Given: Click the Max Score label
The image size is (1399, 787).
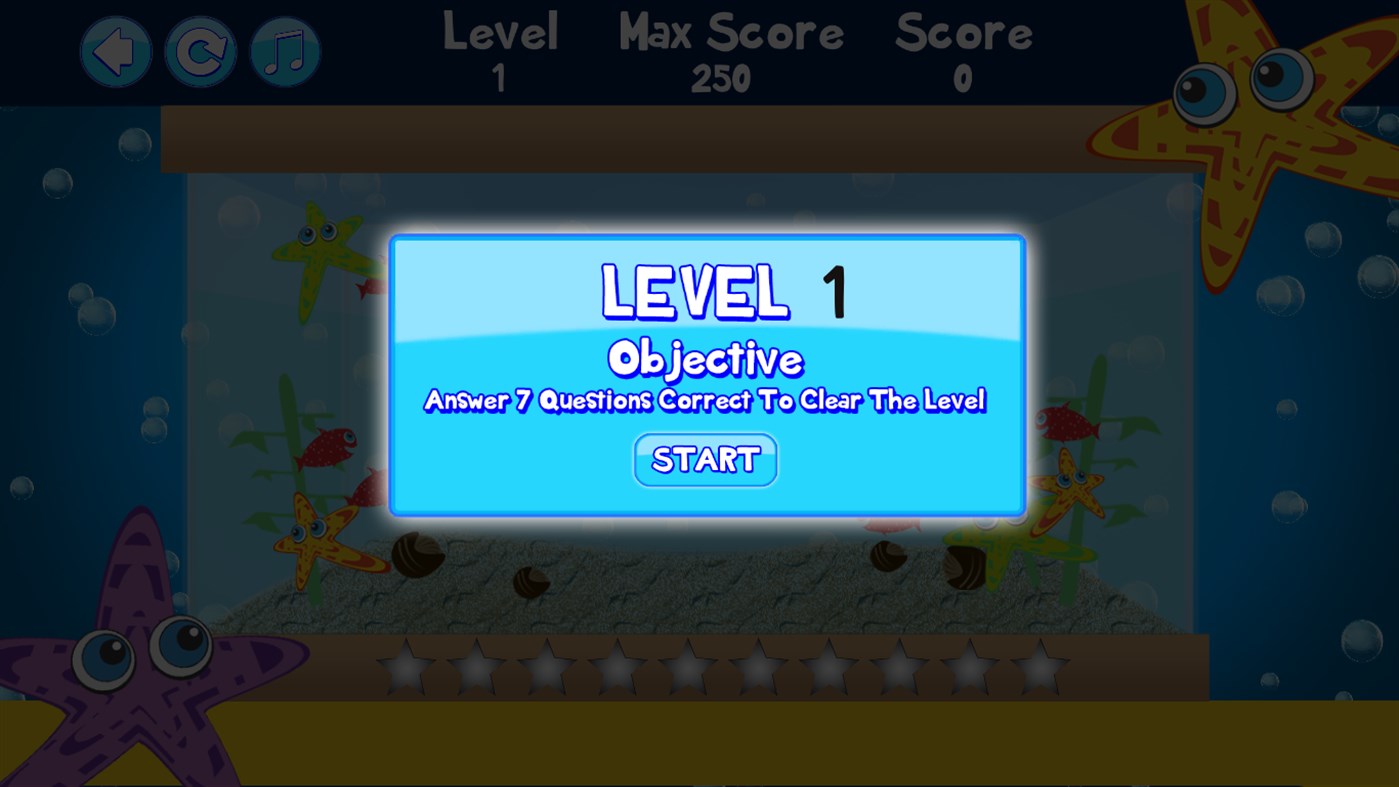Looking at the screenshot, I should [x=731, y=33].
